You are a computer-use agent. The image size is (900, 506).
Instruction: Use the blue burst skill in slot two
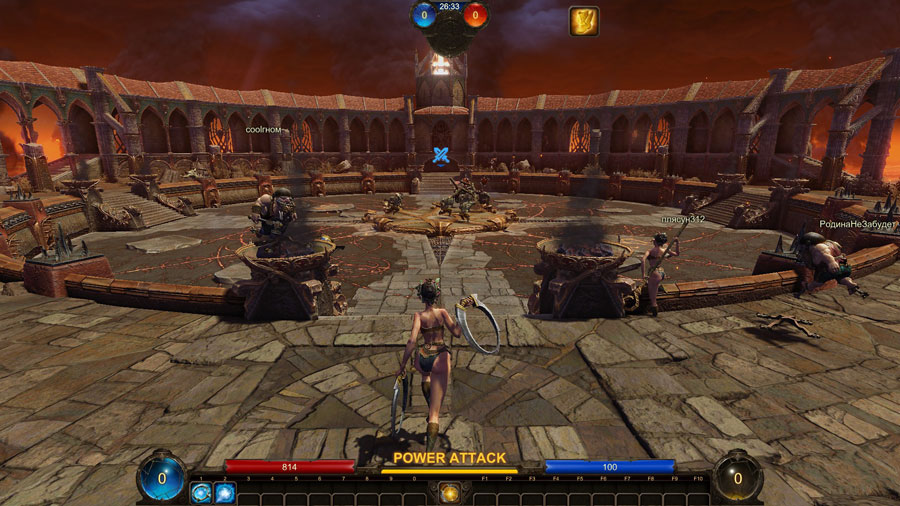click(x=224, y=493)
